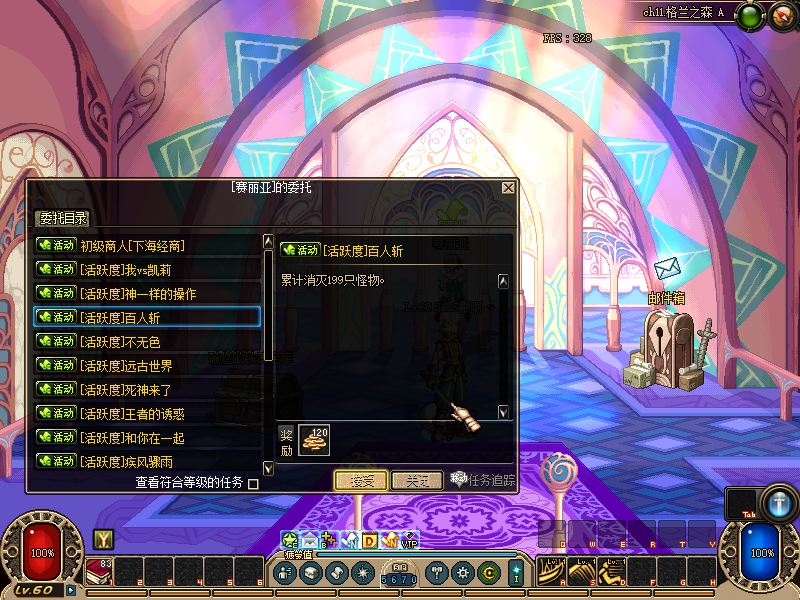Open the 任务追踪 quest tracker
This screenshot has width=800, height=600.
484,480
